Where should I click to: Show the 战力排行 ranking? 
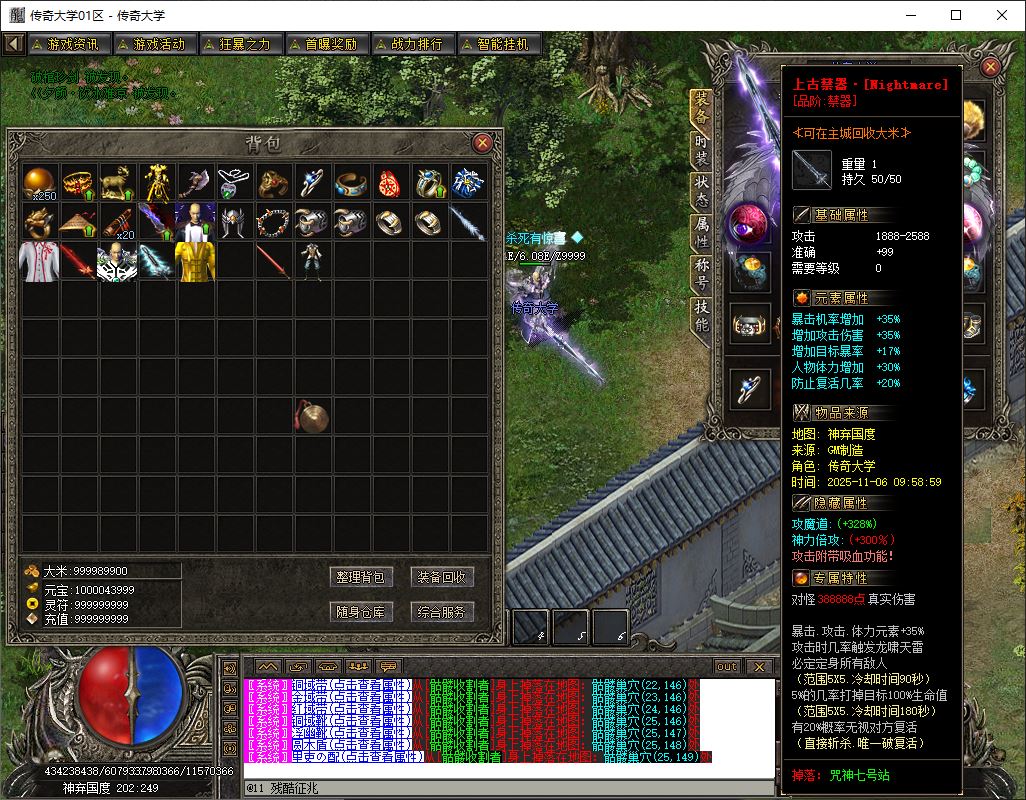(411, 44)
